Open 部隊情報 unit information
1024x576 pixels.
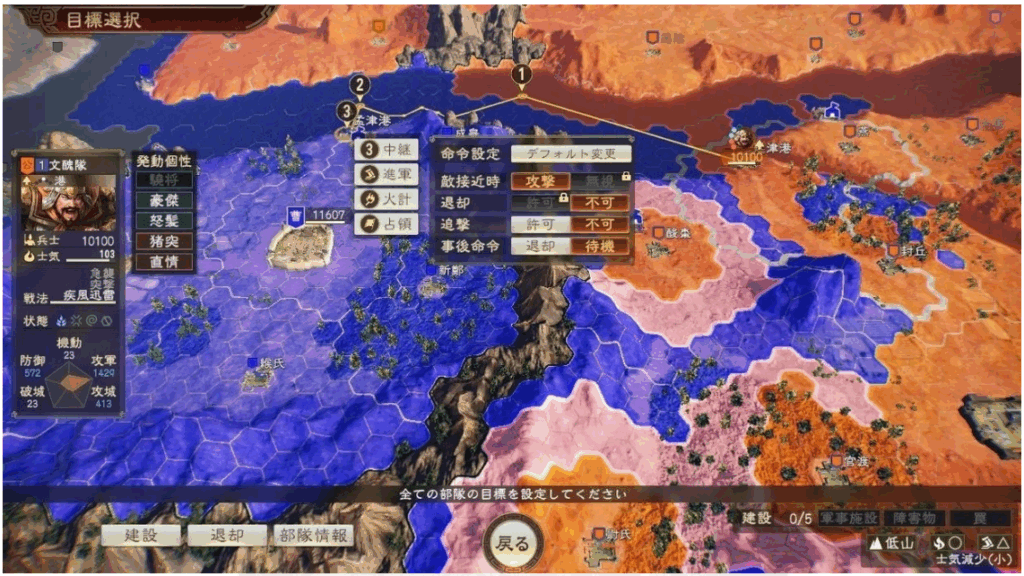click(x=314, y=536)
